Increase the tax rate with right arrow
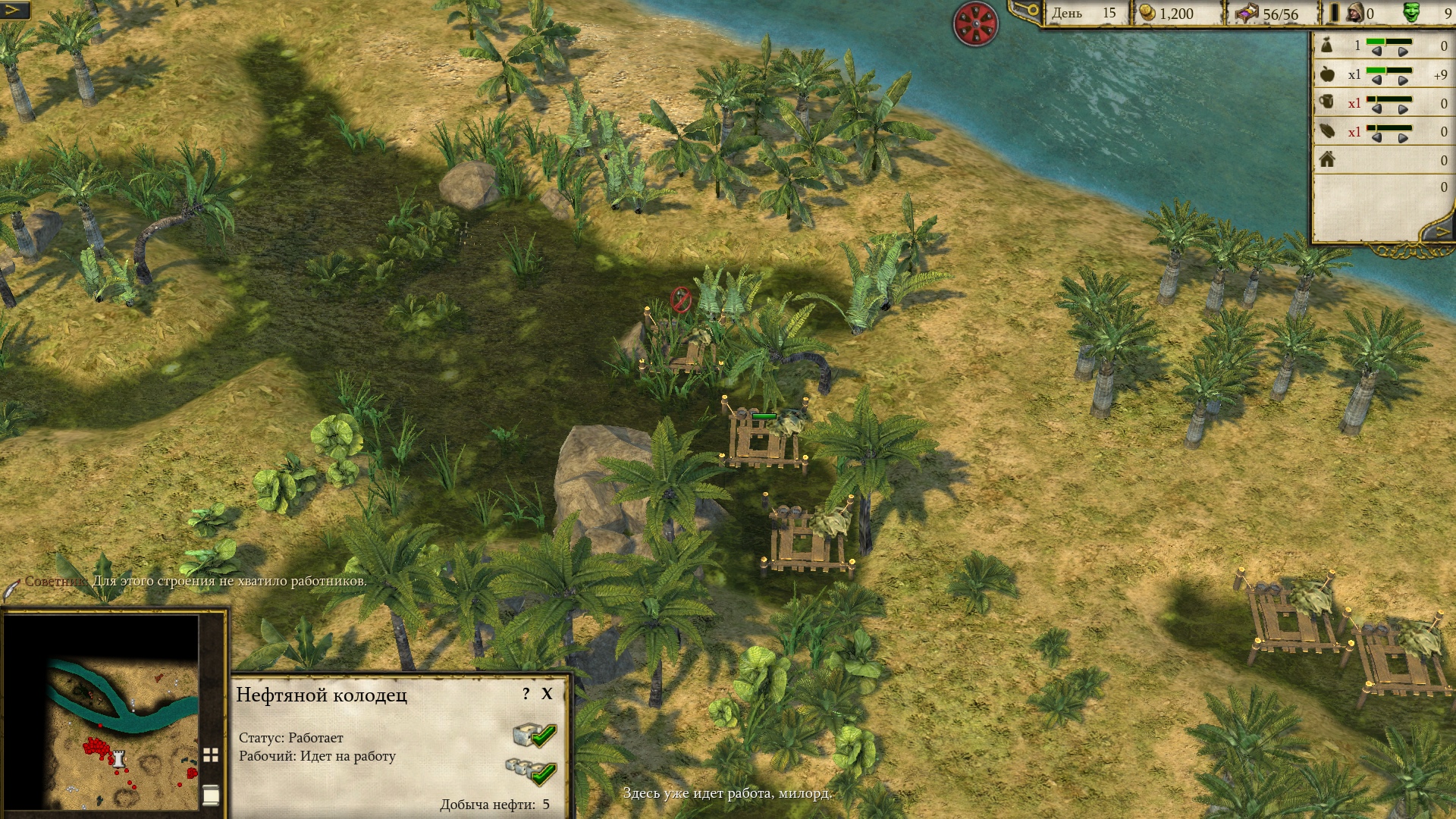This screenshot has height=819, width=1456. 1403,52
